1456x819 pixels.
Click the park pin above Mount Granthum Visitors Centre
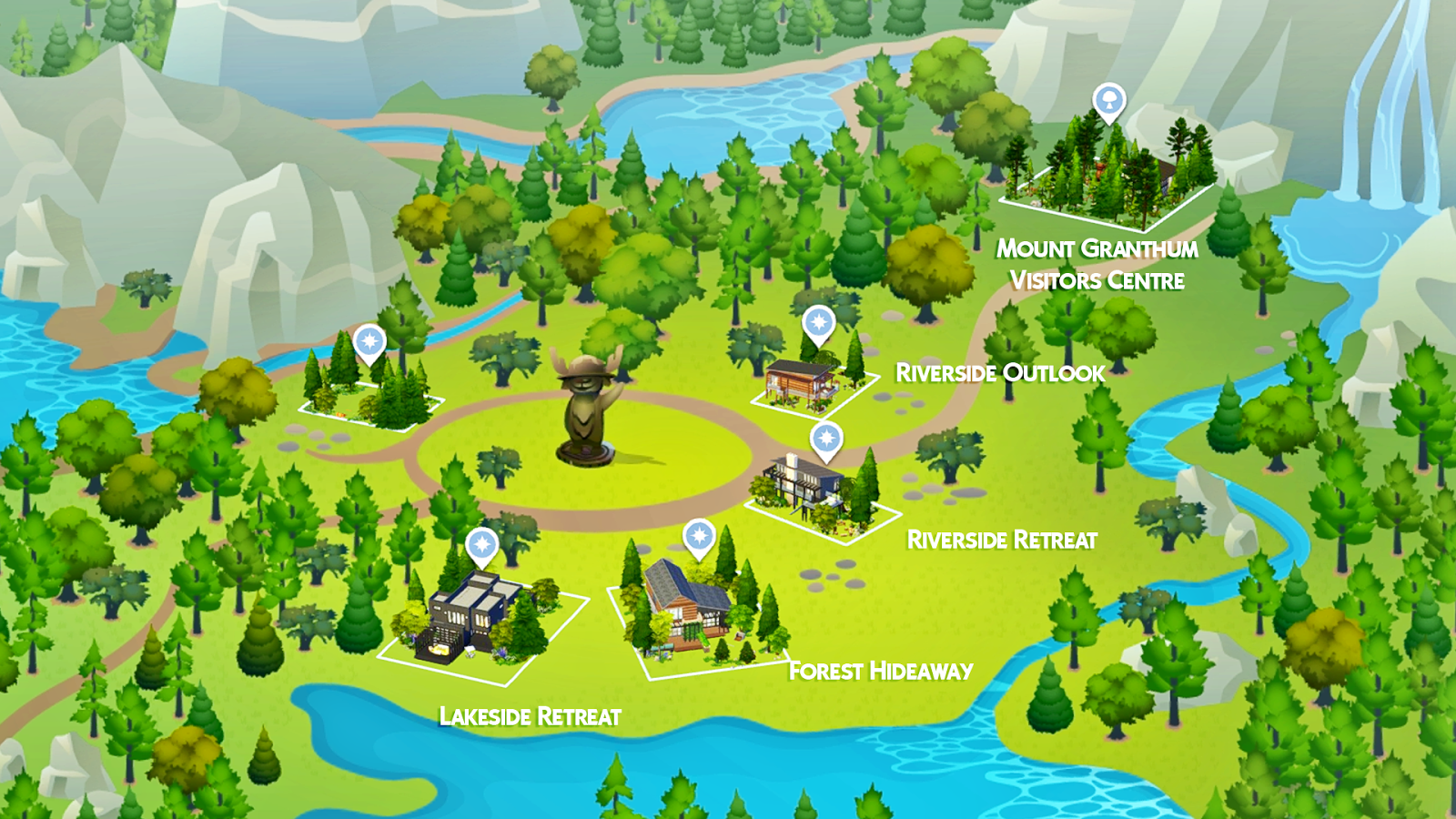point(1108,102)
